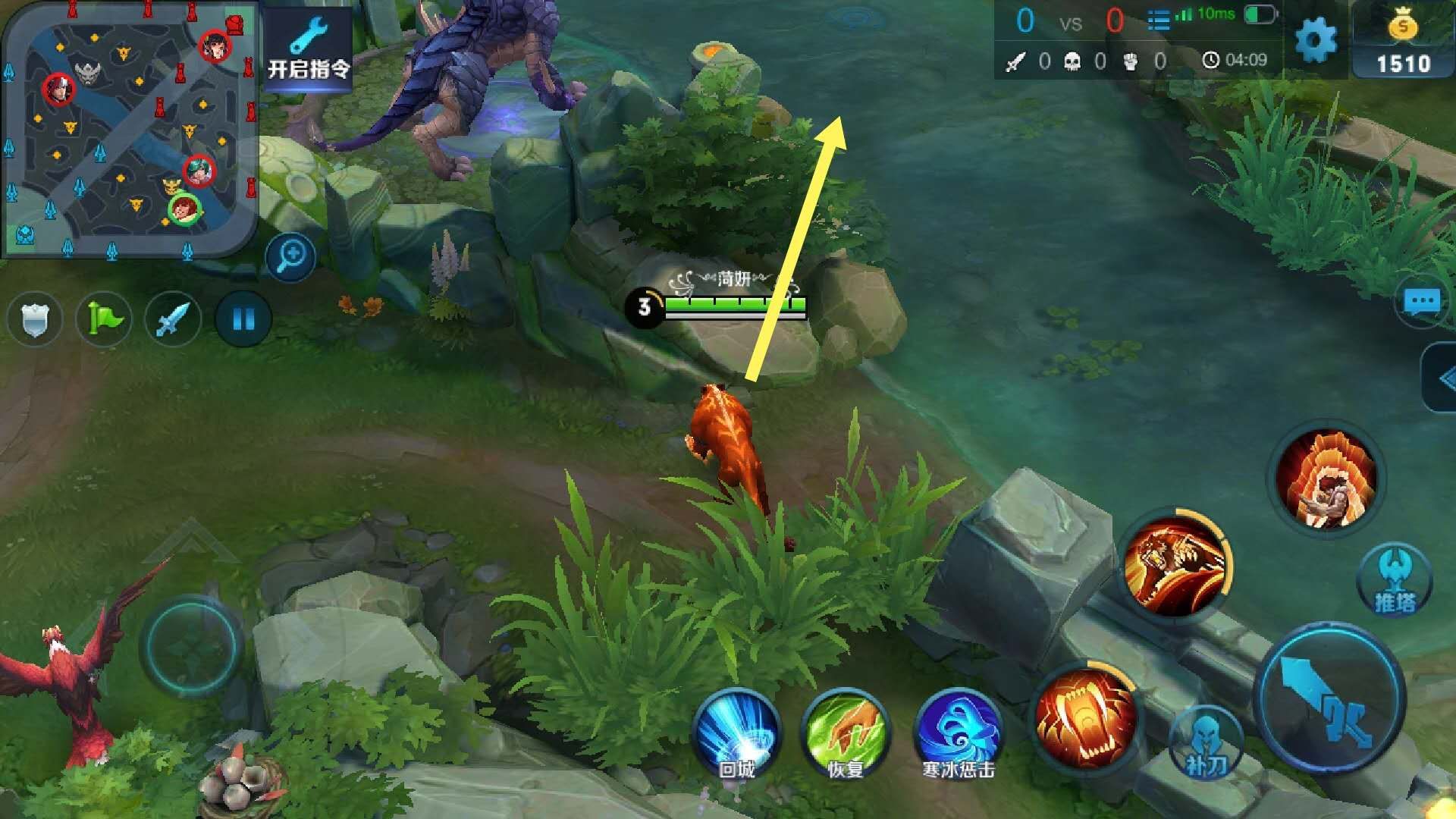Expand the side panel arrow tab

[1441, 379]
